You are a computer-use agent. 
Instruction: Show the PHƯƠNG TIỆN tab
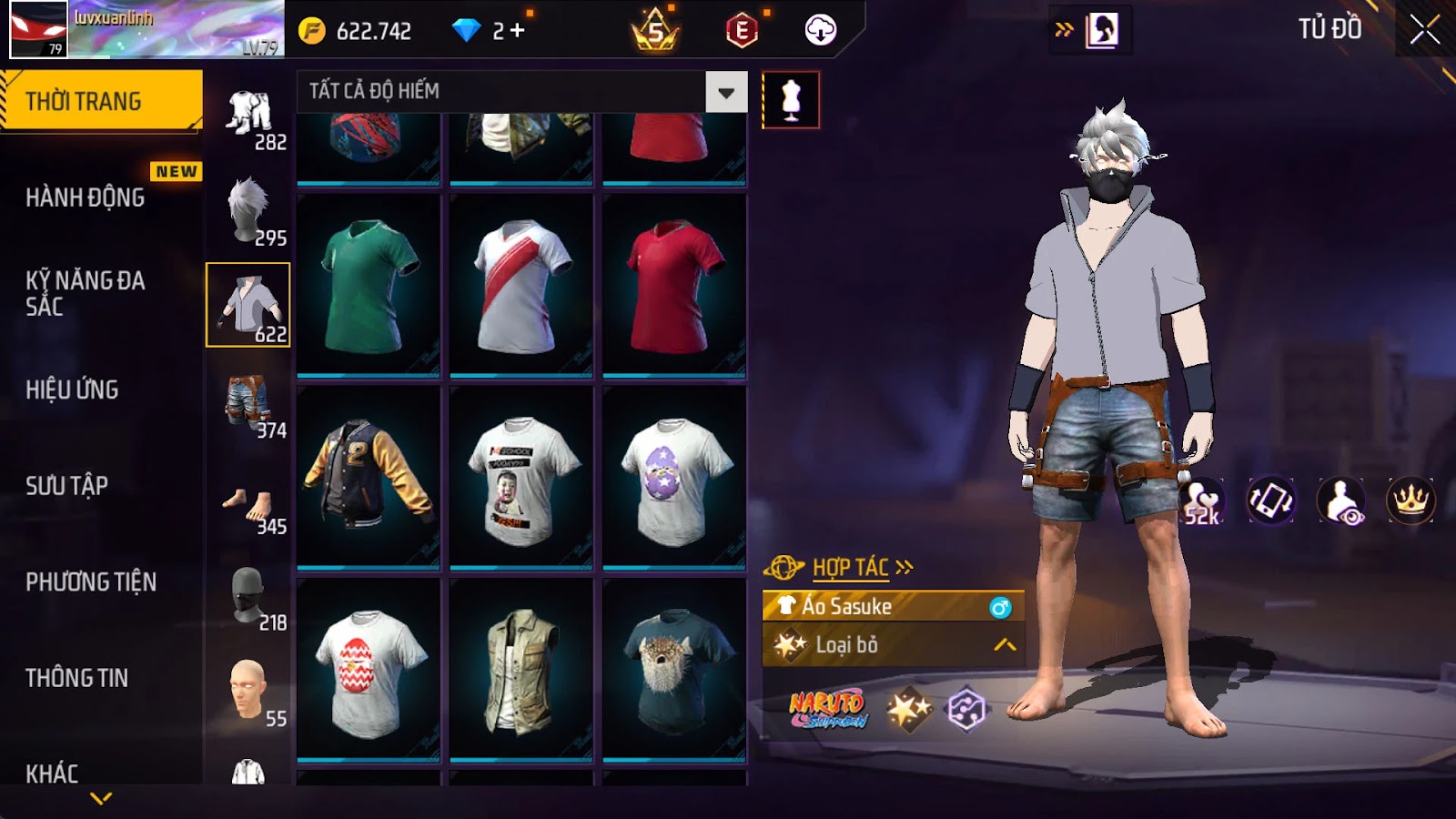coord(91,581)
